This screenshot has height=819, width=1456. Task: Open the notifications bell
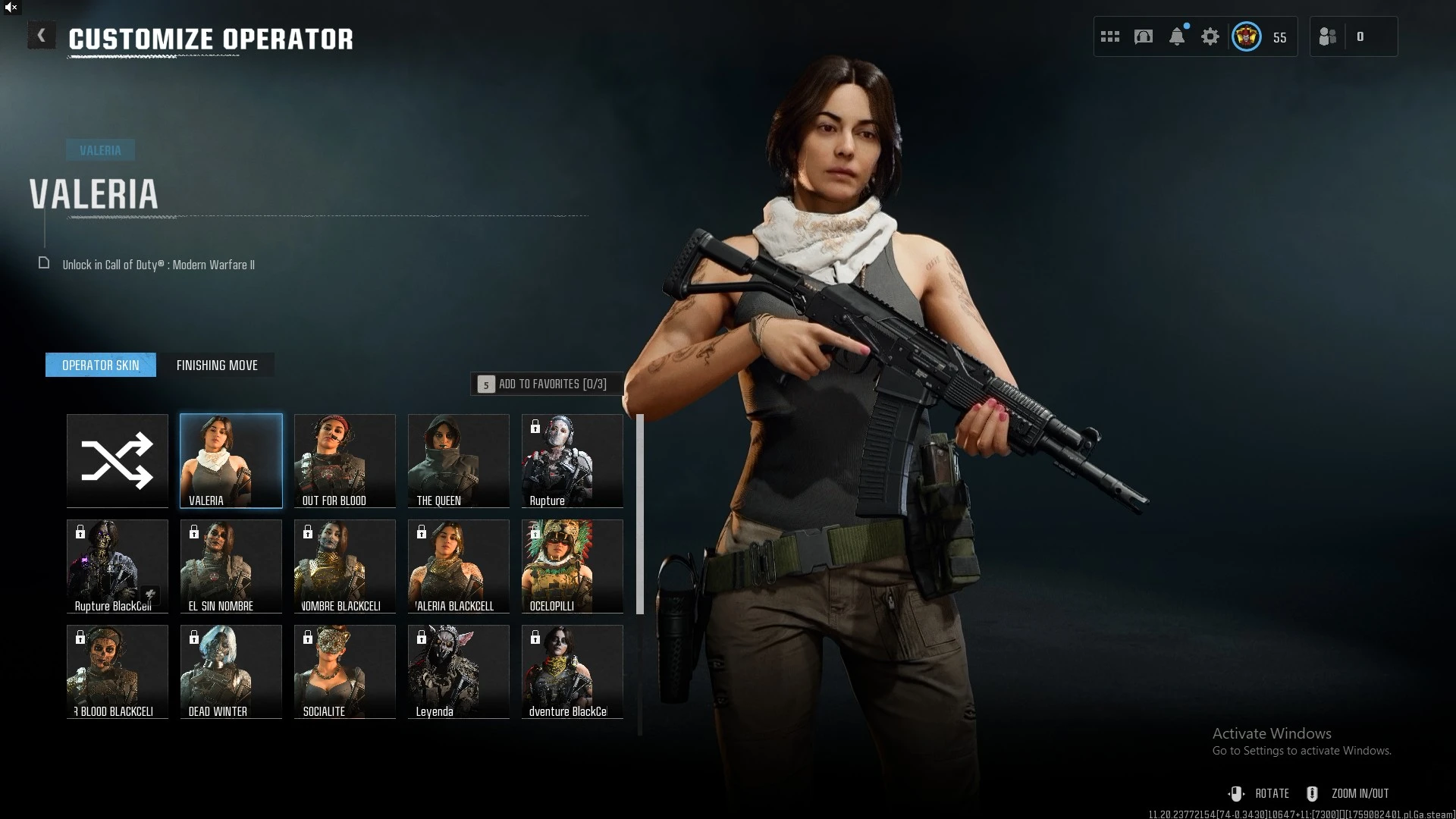pyautogui.click(x=1177, y=36)
